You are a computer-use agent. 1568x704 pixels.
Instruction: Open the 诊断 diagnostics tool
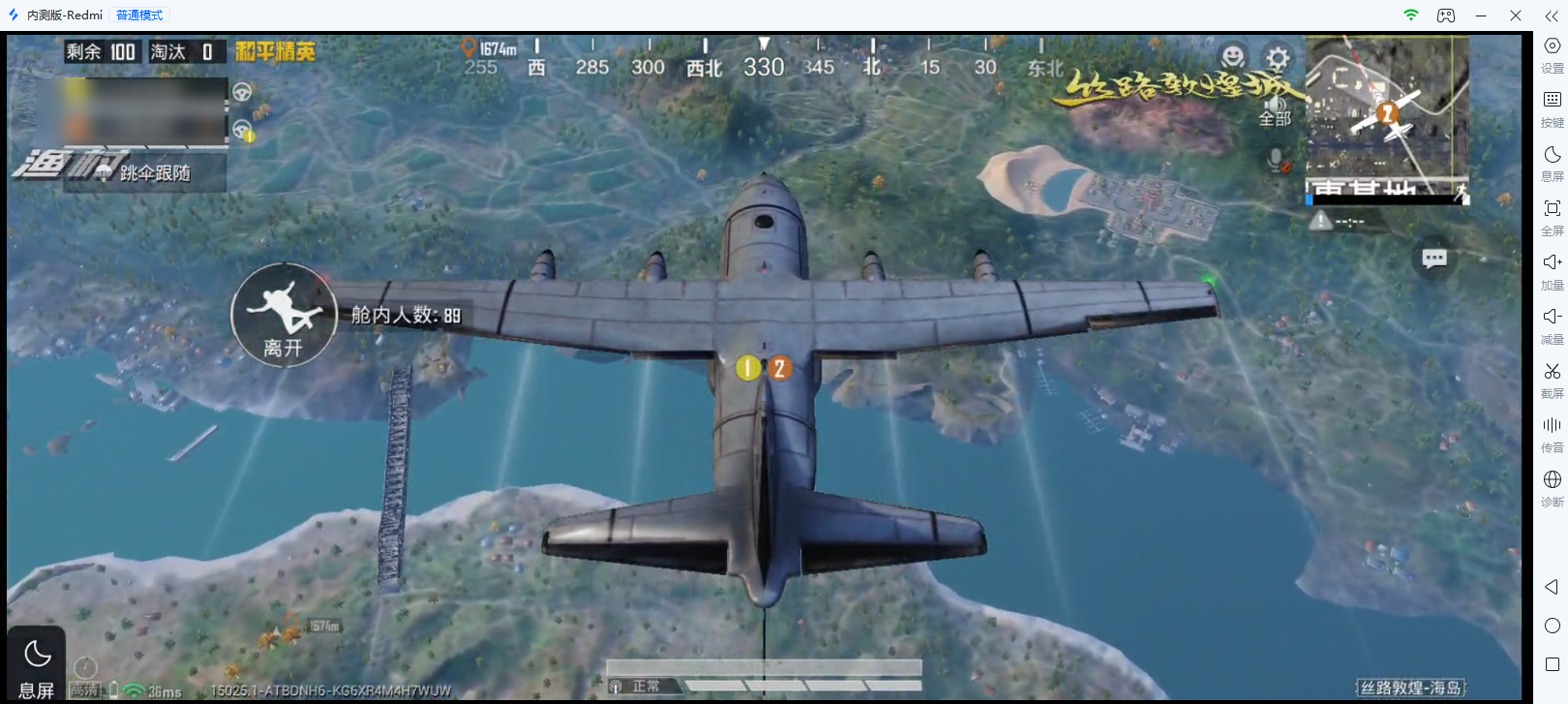[x=1552, y=488]
